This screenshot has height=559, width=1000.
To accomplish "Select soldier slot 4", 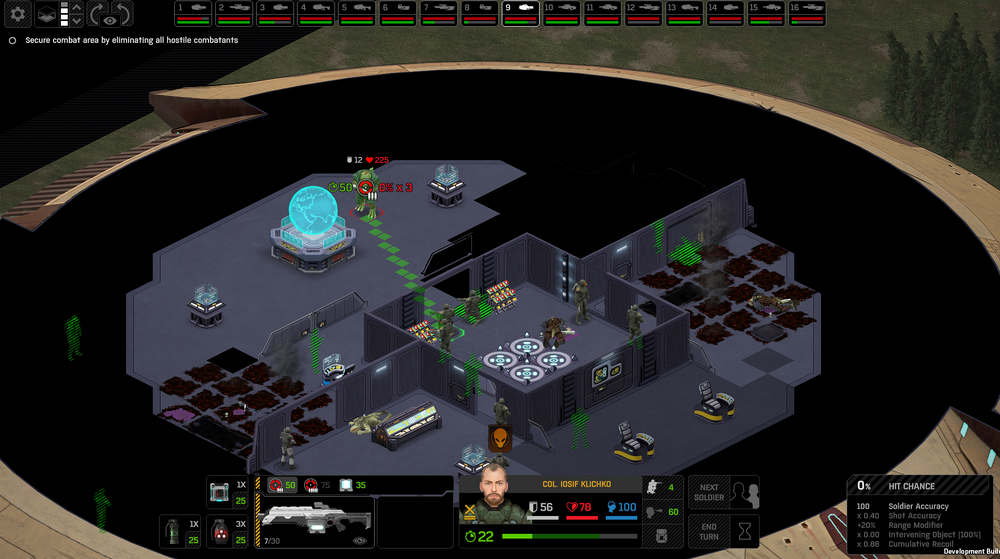I will pos(315,13).
